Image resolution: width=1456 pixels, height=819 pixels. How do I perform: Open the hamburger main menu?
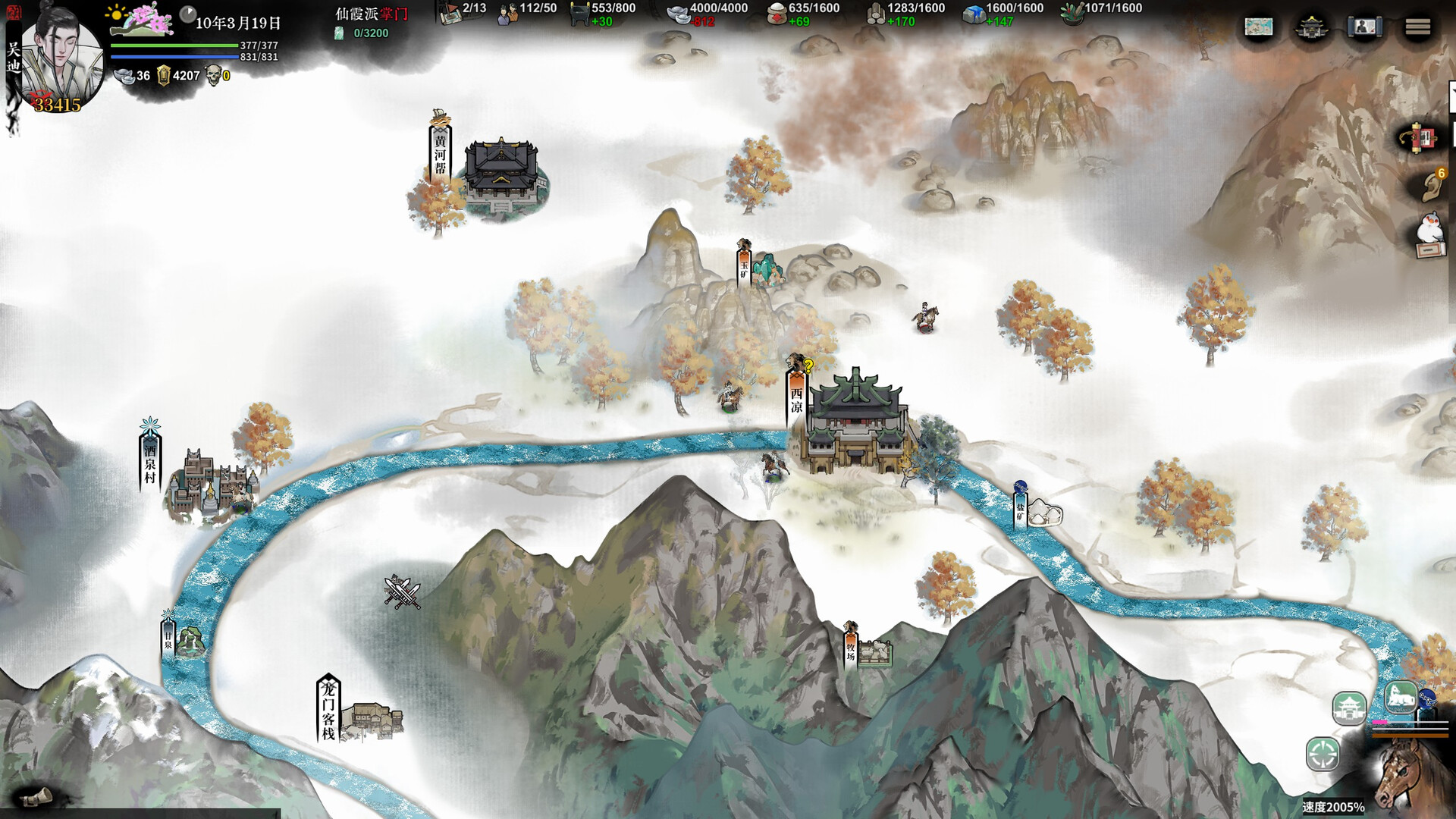tap(1417, 27)
